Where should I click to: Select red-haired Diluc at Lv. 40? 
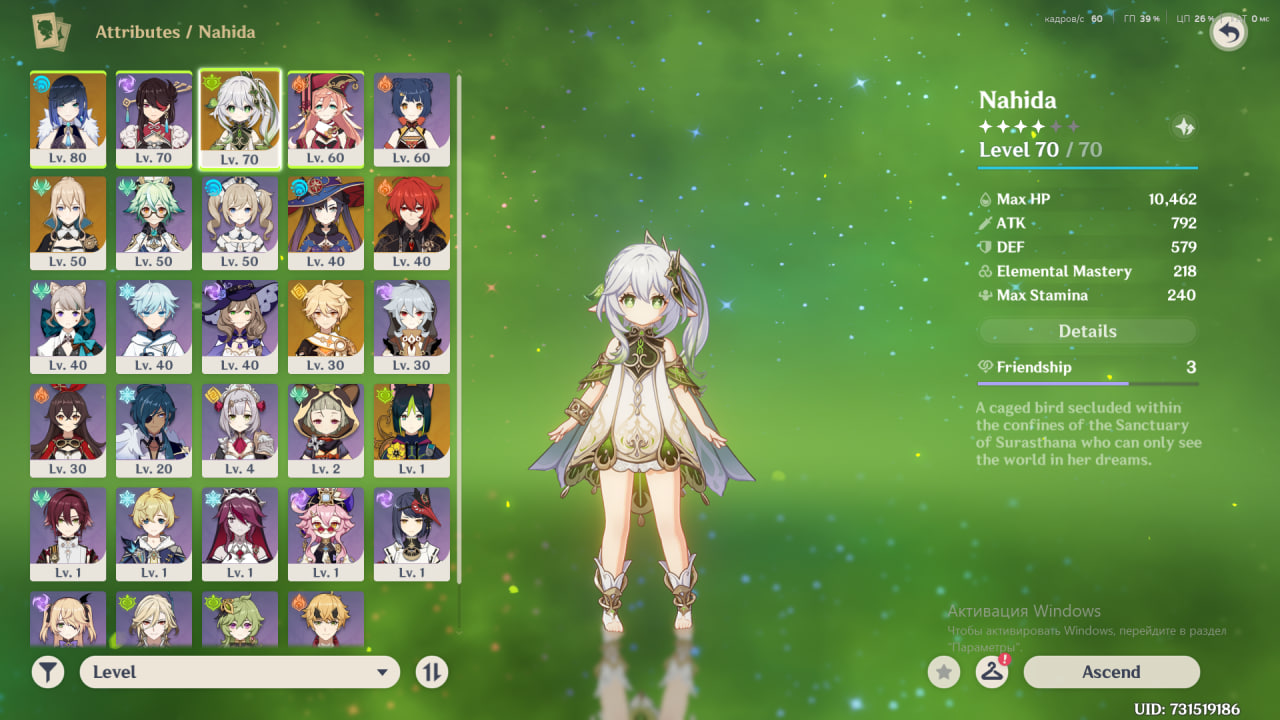point(412,222)
